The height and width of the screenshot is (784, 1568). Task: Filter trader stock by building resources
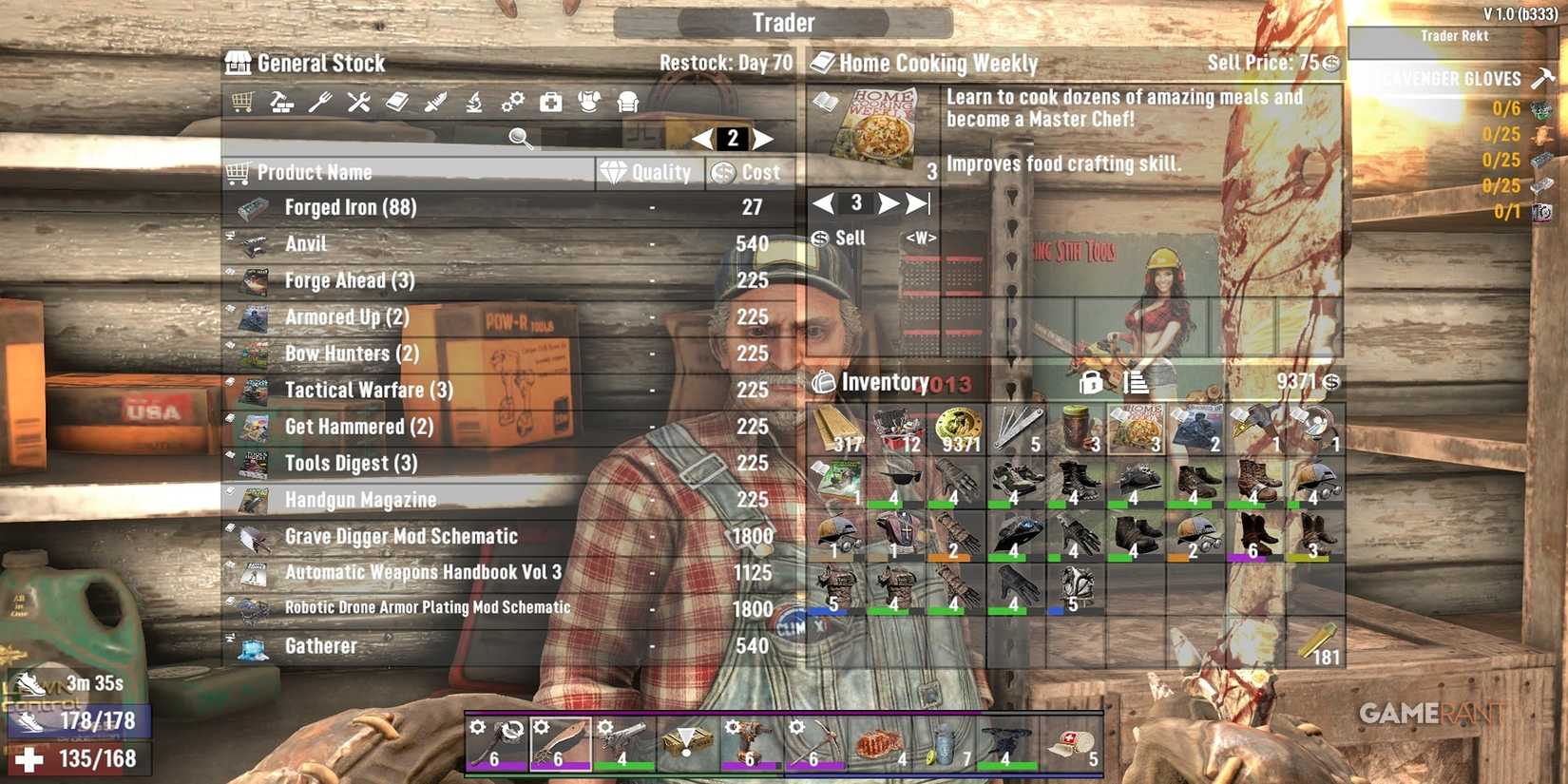281,100
